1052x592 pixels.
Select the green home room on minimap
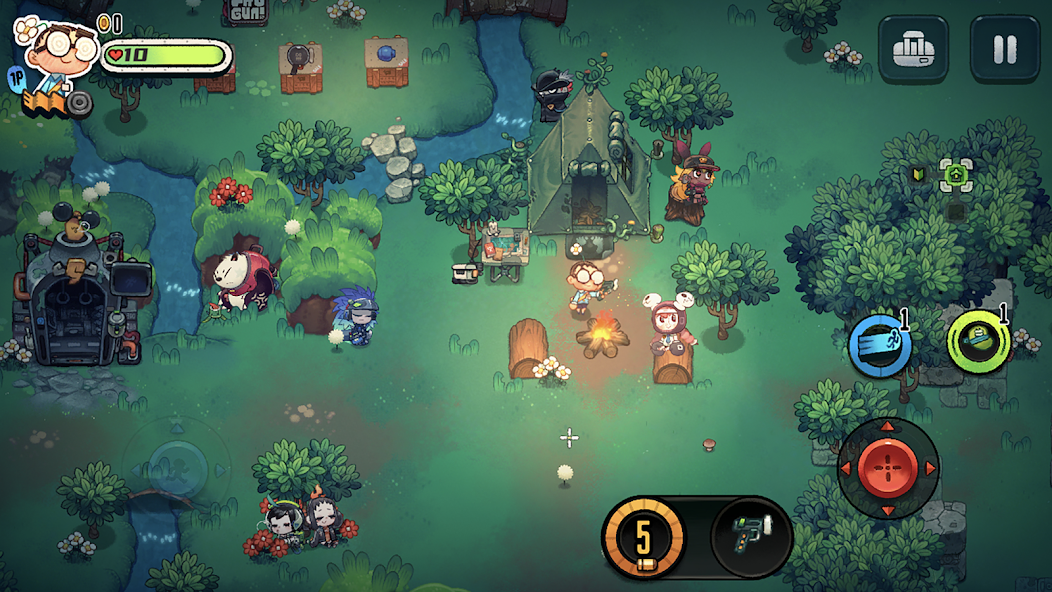(x=956, y=175)
